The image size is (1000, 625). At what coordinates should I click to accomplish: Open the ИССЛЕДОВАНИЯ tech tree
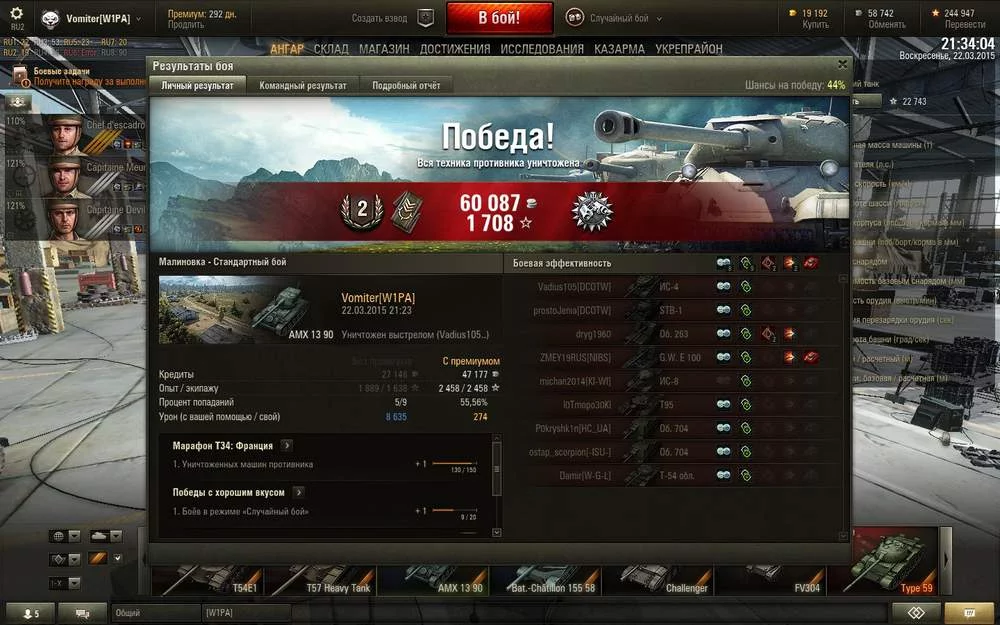542,48
